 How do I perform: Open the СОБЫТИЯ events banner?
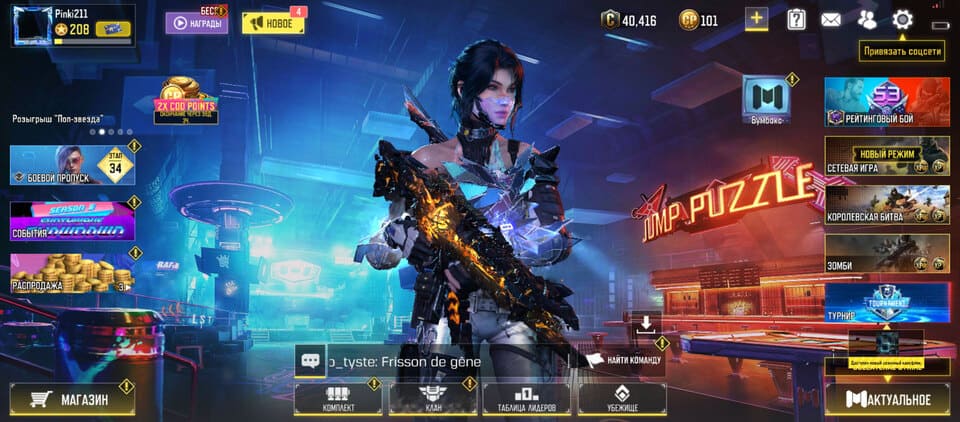pos(71,221)
